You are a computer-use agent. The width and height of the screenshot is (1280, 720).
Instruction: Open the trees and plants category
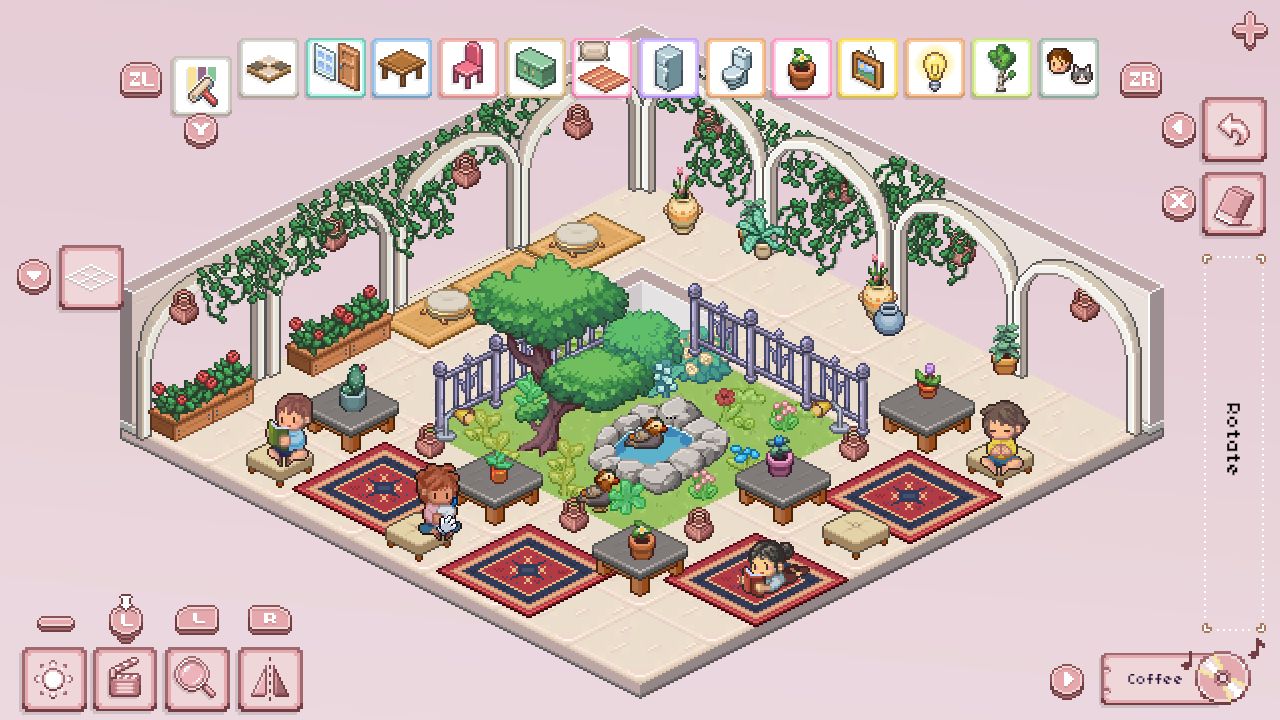1003,68
